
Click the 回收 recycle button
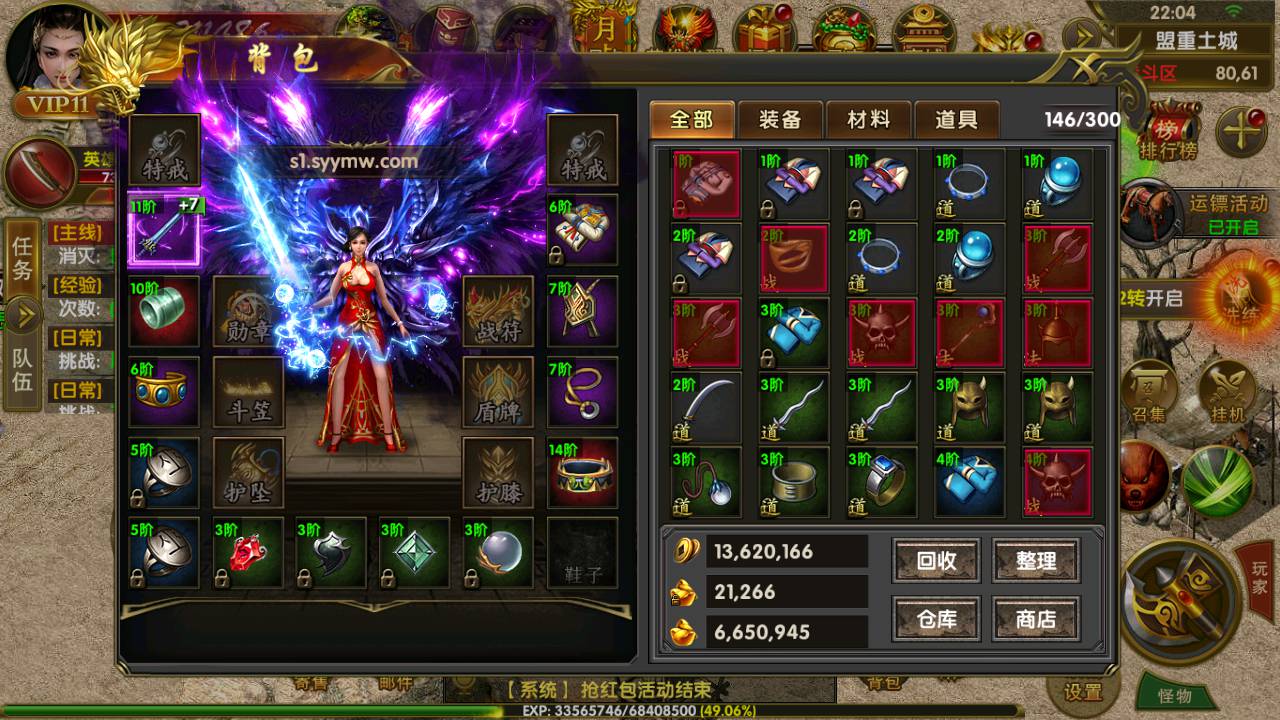tap(936, 561)
